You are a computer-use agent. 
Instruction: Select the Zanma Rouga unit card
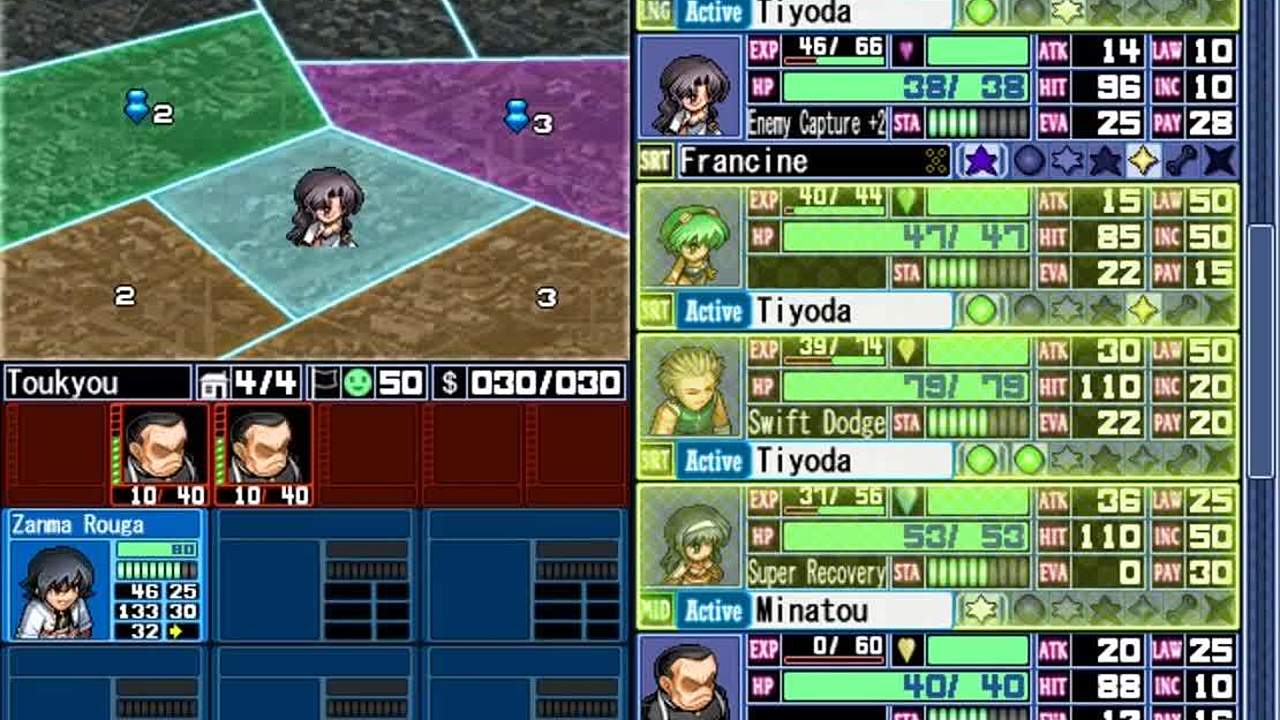(x=106, y=575)
